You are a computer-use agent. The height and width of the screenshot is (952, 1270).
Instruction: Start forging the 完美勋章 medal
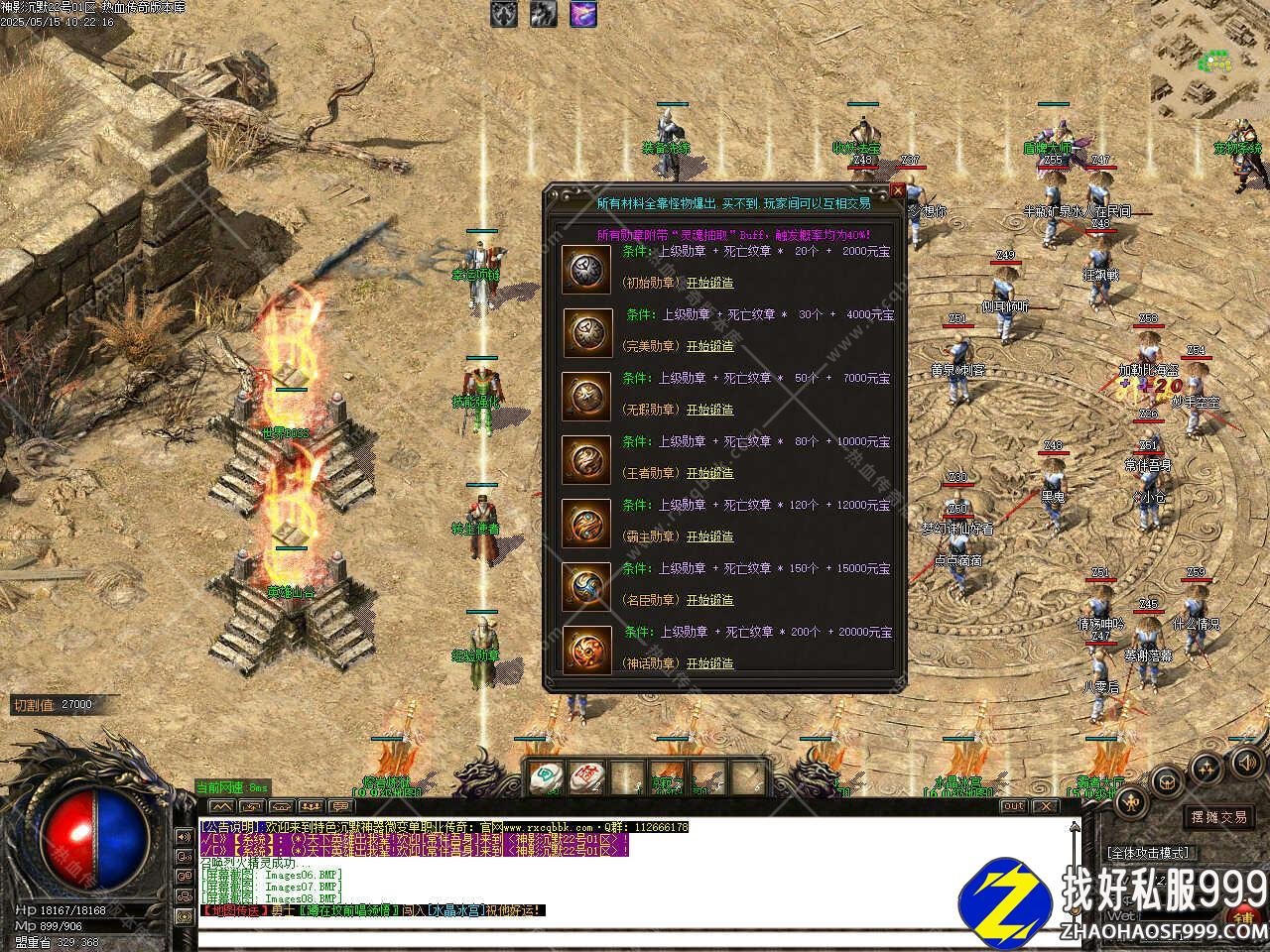tap(710, 346)
